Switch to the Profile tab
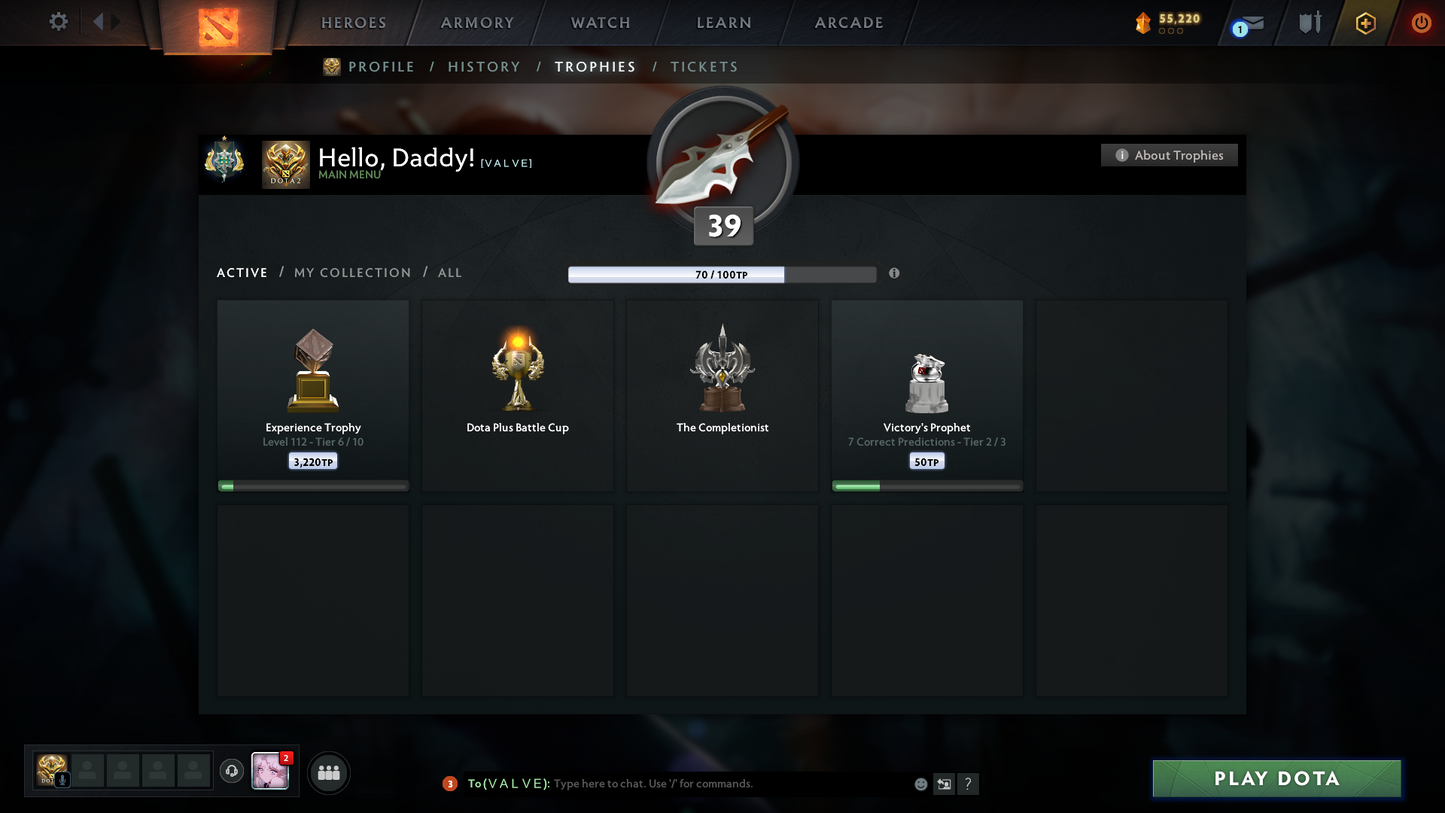 380,67
